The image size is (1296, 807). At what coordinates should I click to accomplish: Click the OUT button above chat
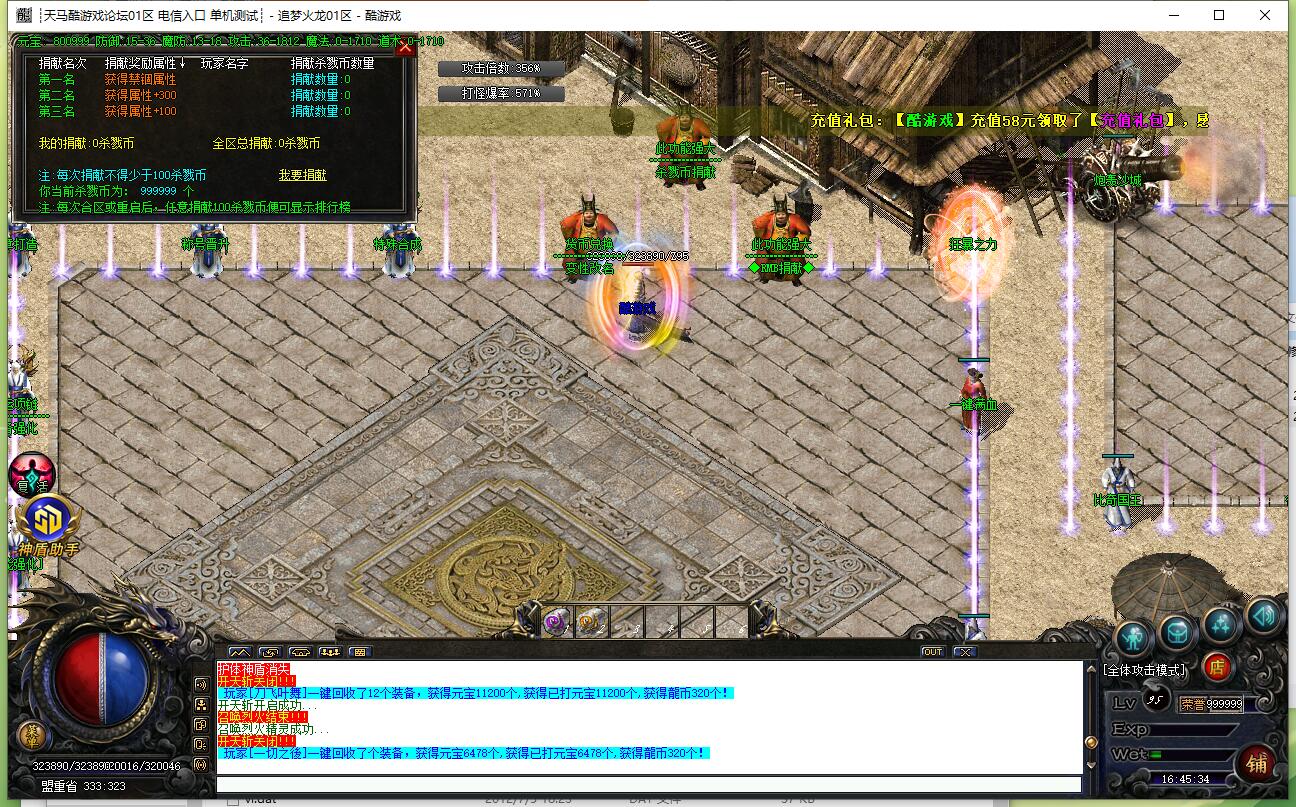(932, 652)
